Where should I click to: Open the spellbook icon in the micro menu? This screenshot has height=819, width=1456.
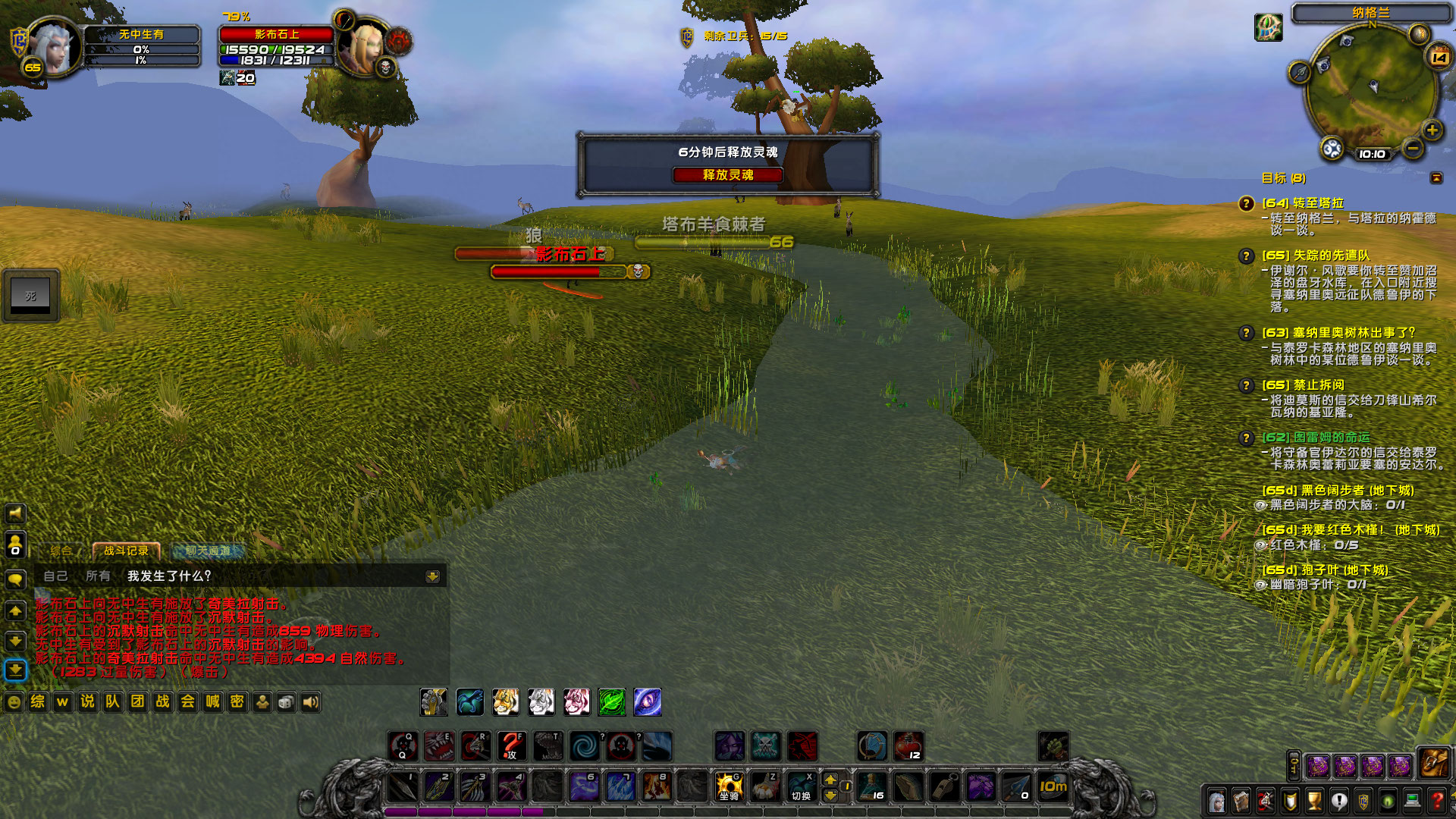tap(1241, 802)
